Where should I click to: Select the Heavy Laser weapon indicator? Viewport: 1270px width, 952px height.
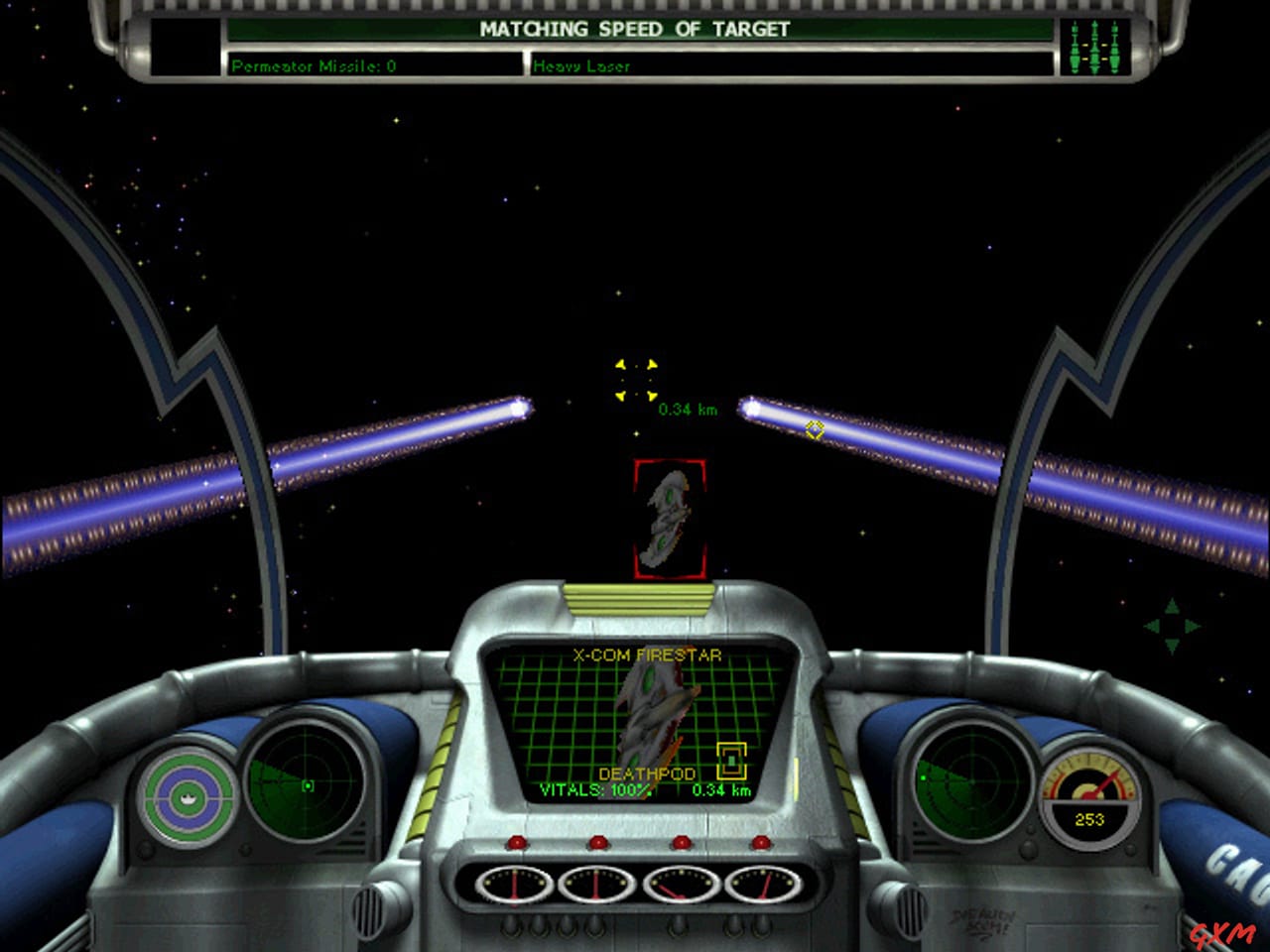(579, 66)
